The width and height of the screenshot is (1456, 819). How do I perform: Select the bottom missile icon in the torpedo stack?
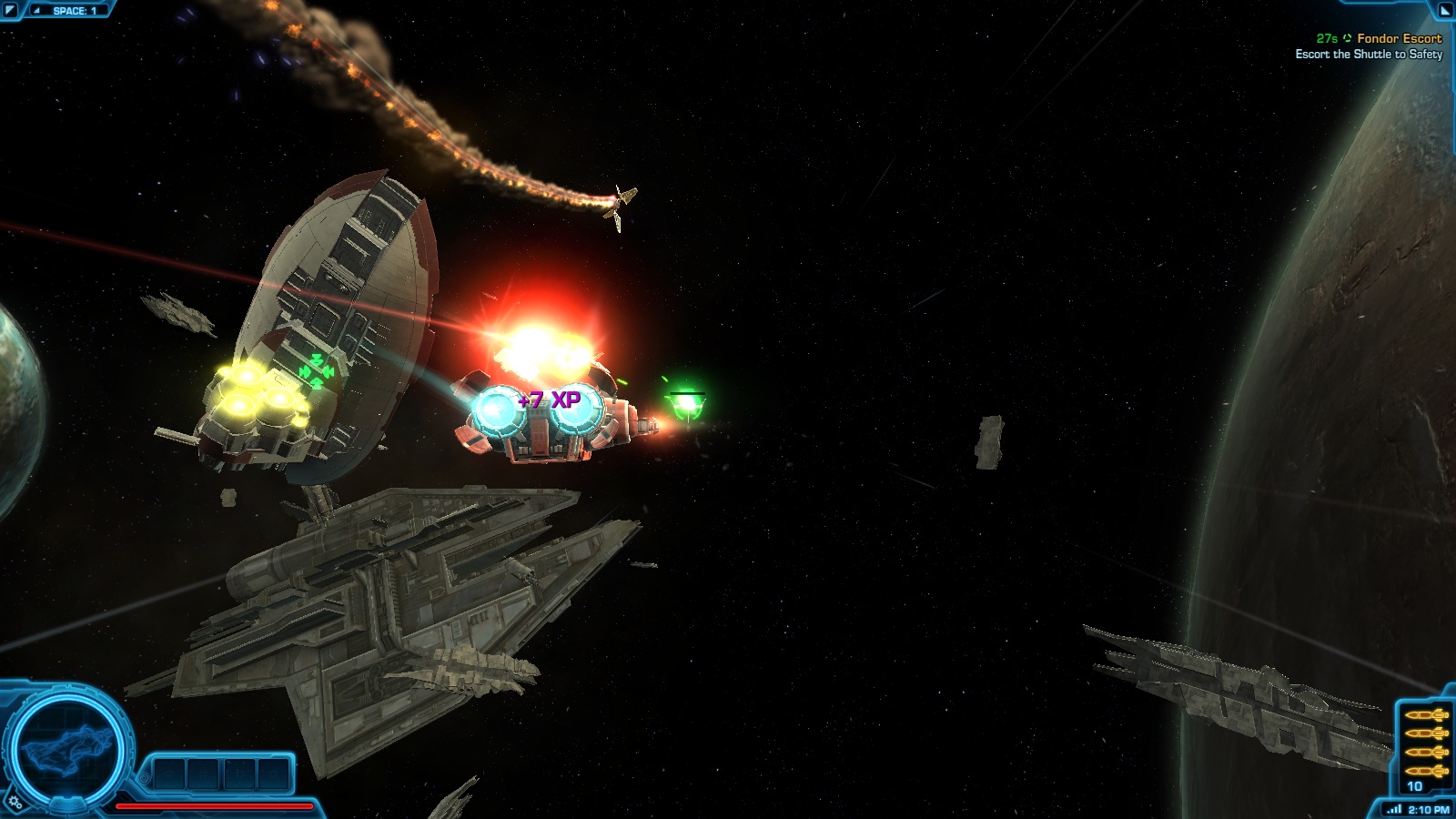(1426, 771)
